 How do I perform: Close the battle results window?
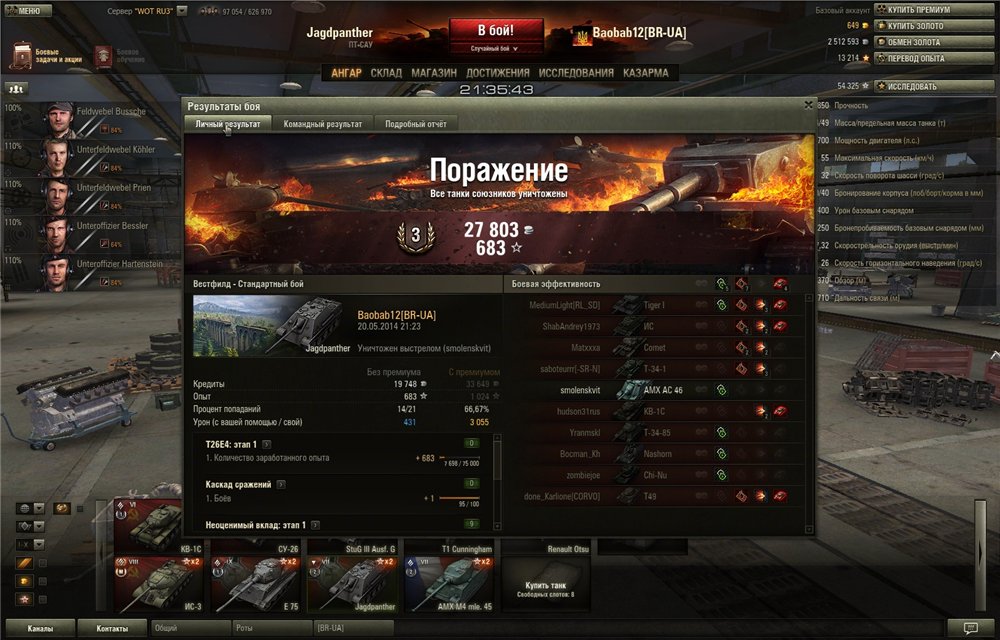(808, 104)
